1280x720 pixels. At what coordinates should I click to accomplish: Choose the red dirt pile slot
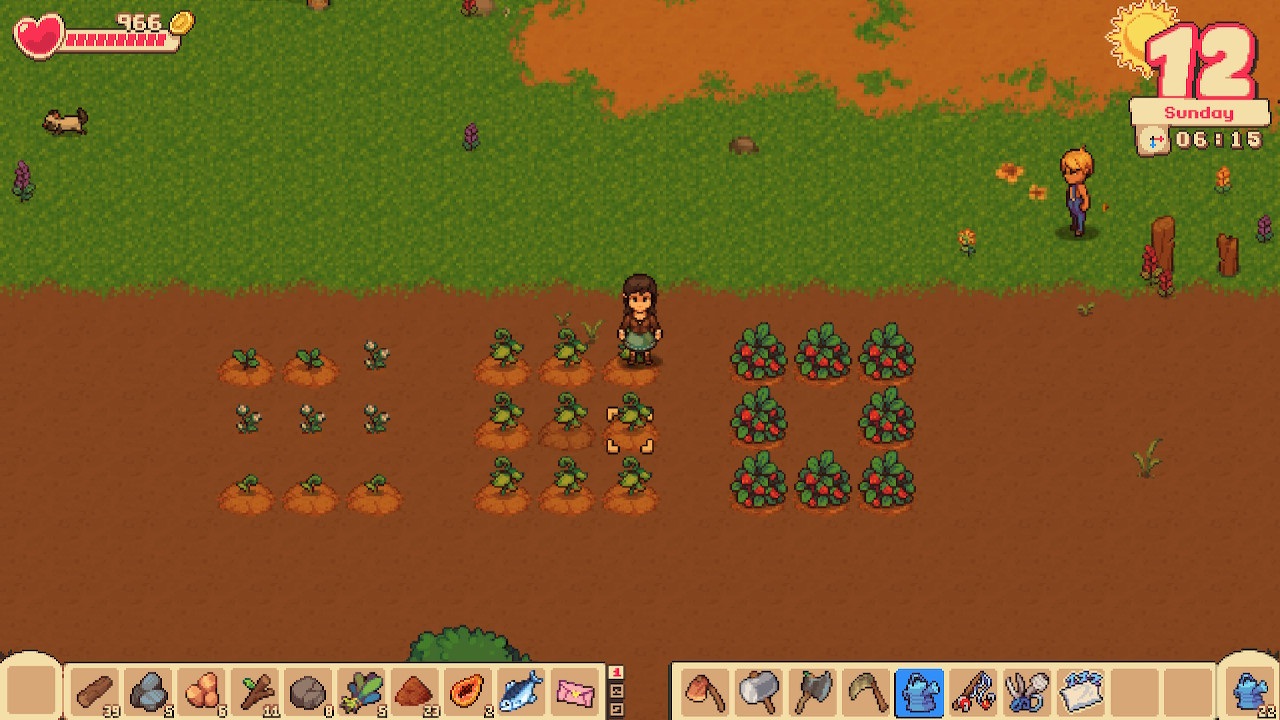pyautogui.click(x=414, y=691)
